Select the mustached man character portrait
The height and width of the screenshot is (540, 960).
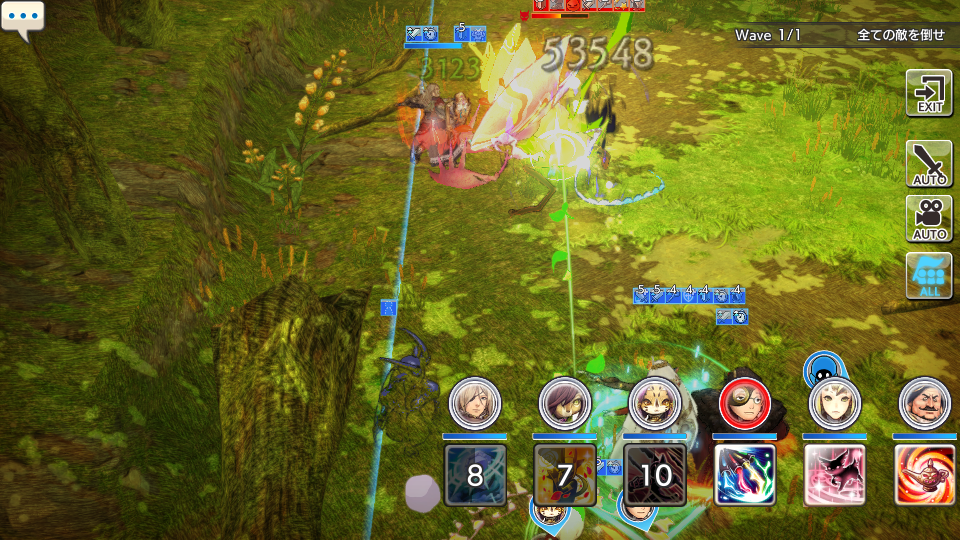[x=924, y=403]
